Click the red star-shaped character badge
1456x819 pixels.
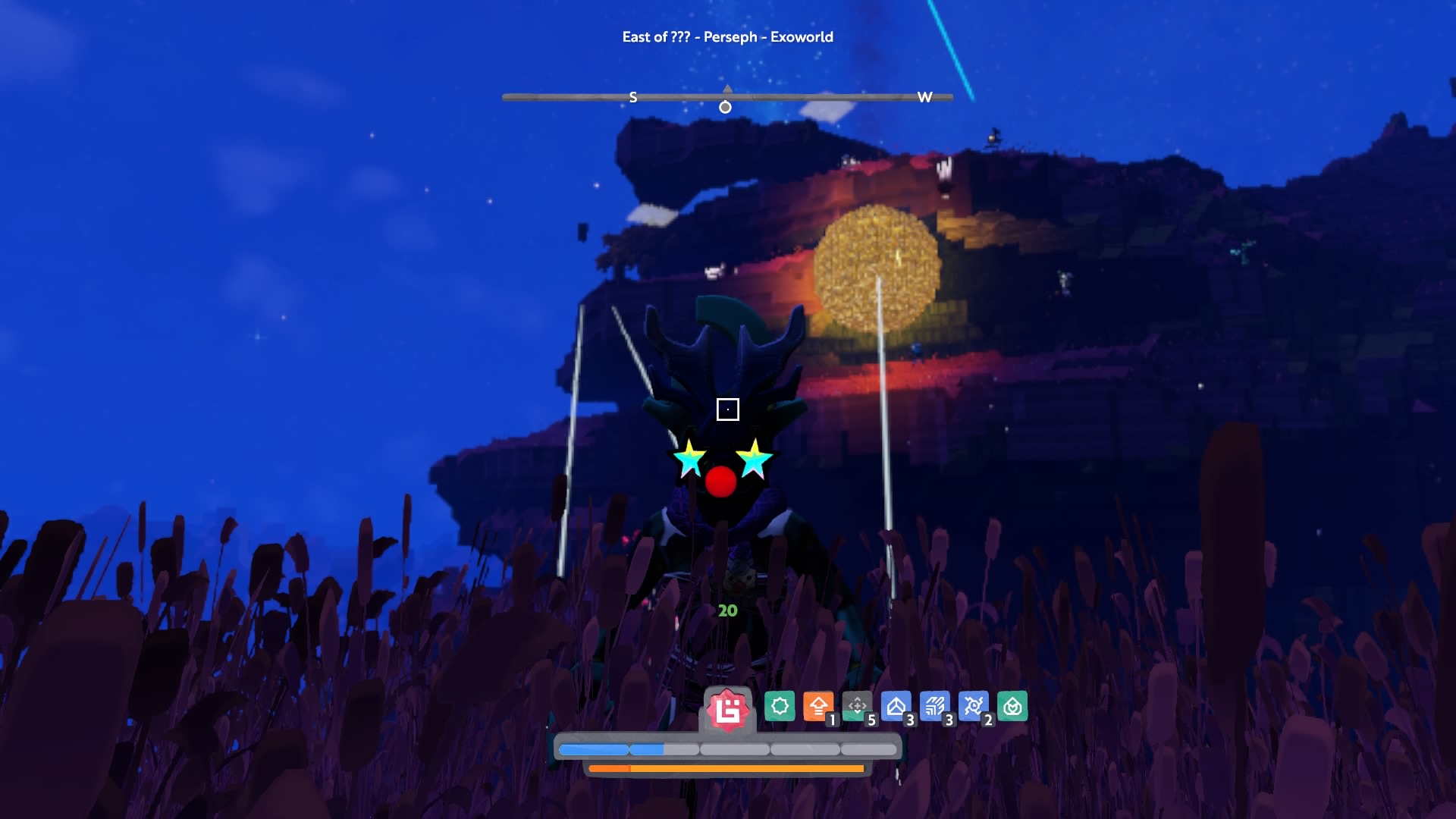pyautogui.click(x=727, y=711)
